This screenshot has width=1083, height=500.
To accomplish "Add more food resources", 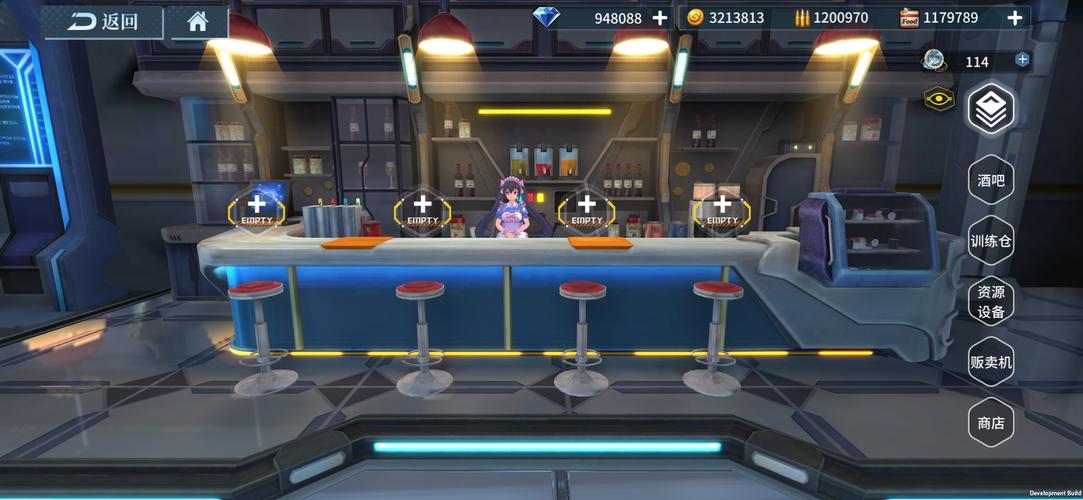I will (1015, 18).
